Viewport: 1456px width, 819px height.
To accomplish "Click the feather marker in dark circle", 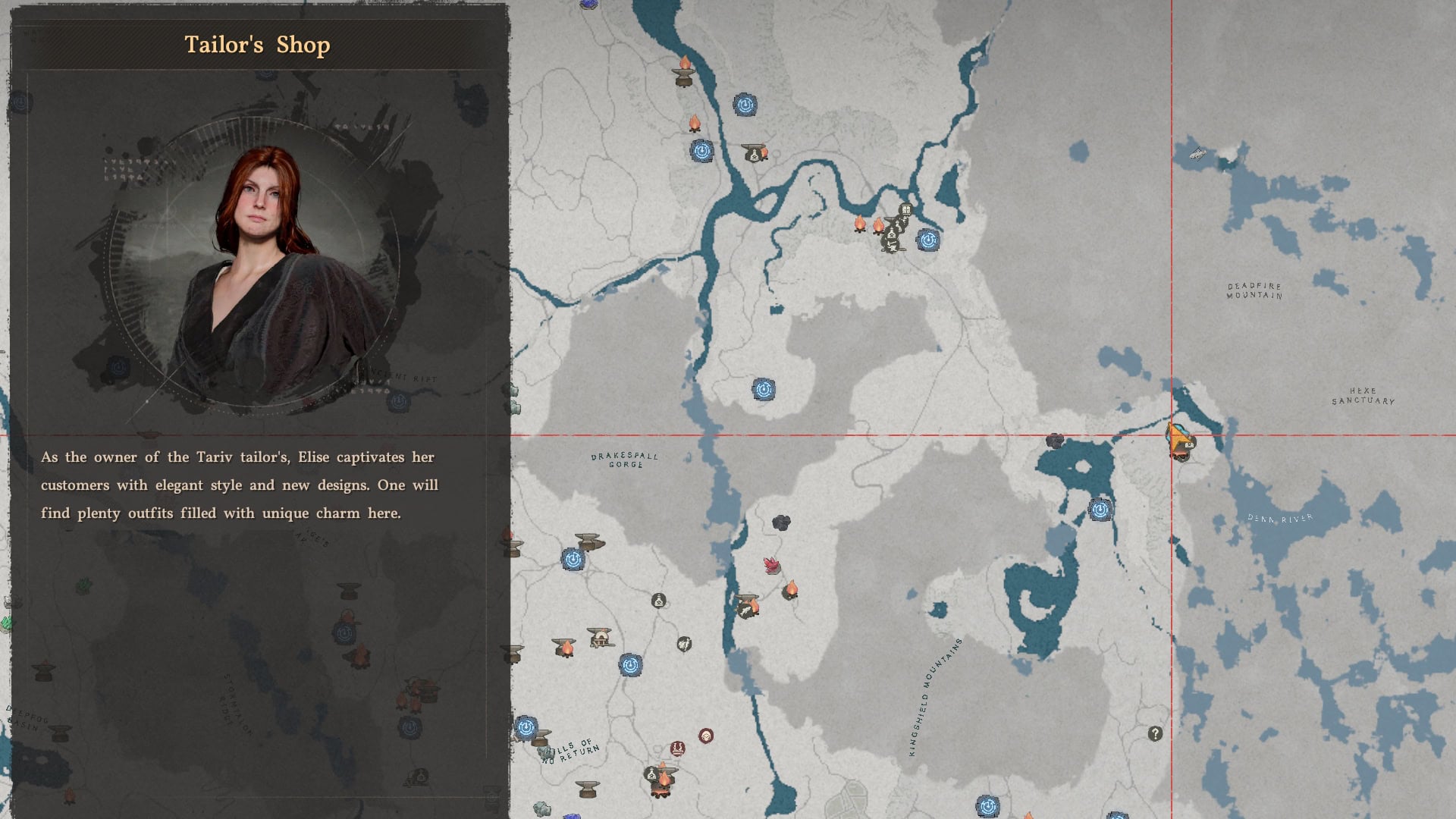I will tap(683, 644).
